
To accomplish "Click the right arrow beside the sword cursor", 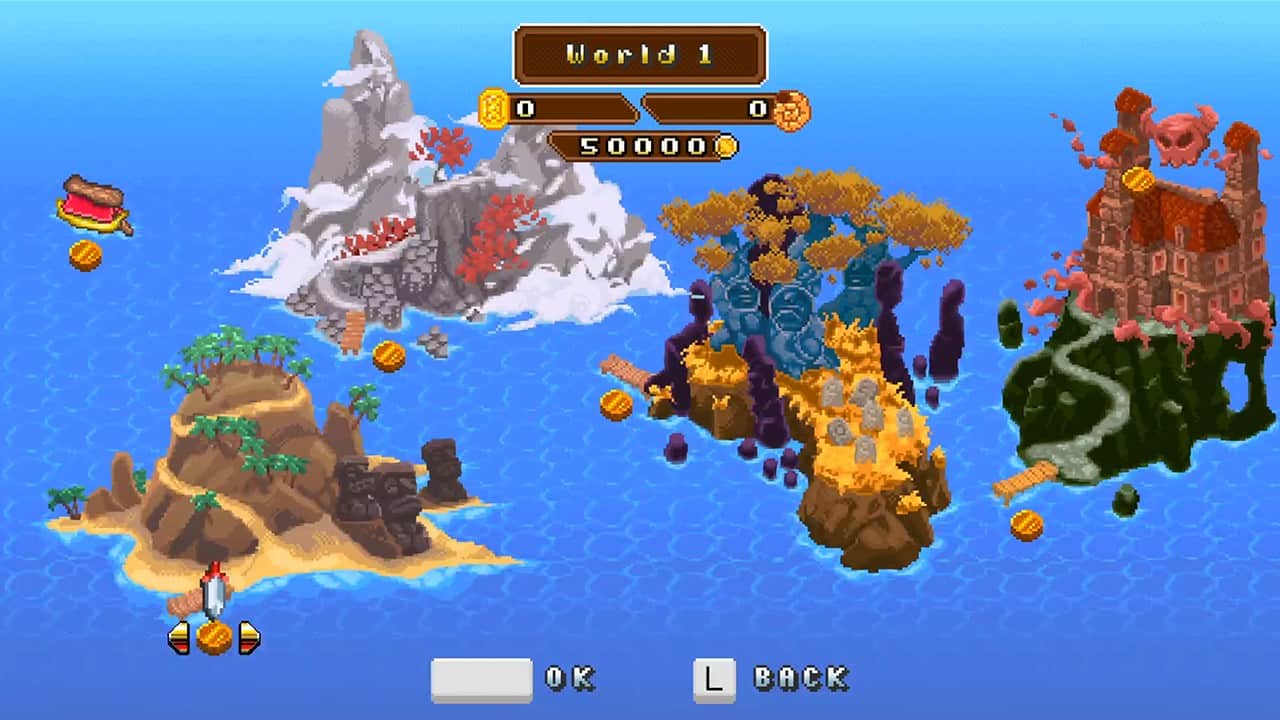I will pos(249,638).
